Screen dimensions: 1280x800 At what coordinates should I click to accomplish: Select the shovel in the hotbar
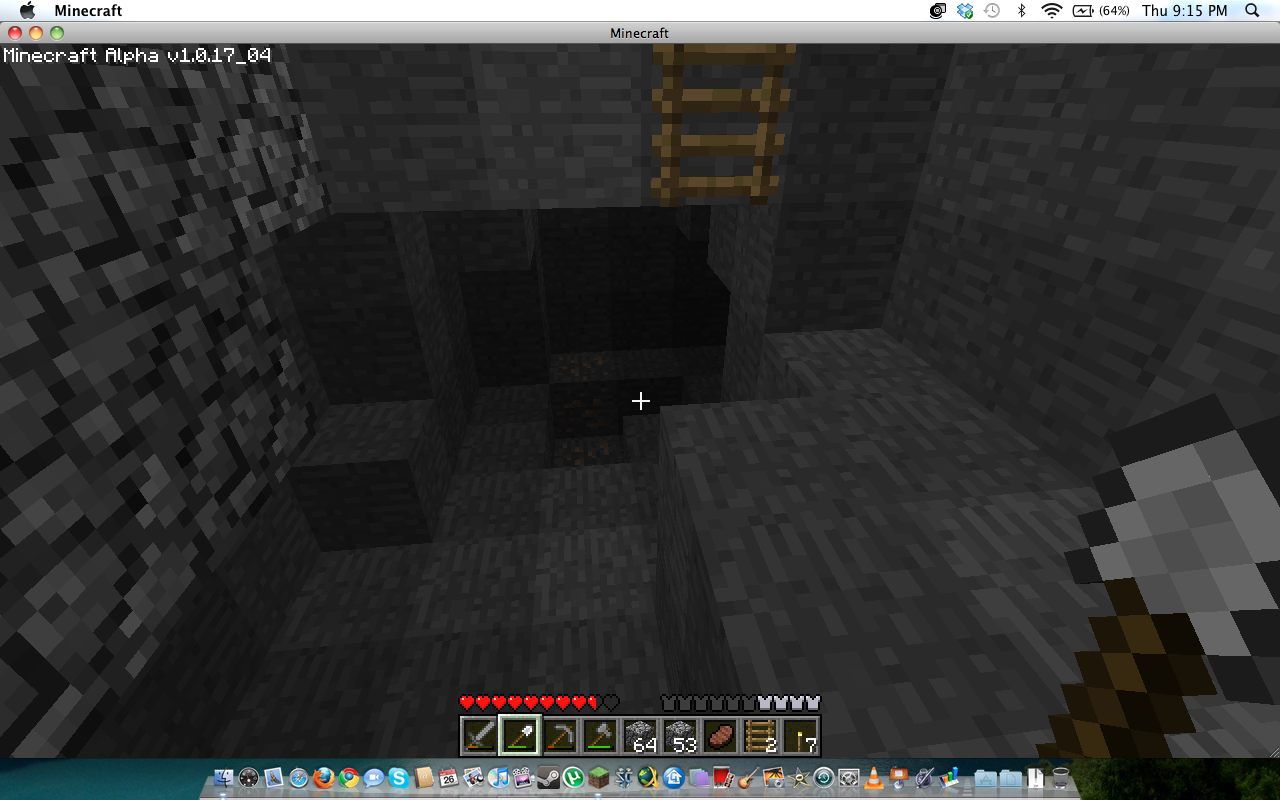[x=517, y=736]
